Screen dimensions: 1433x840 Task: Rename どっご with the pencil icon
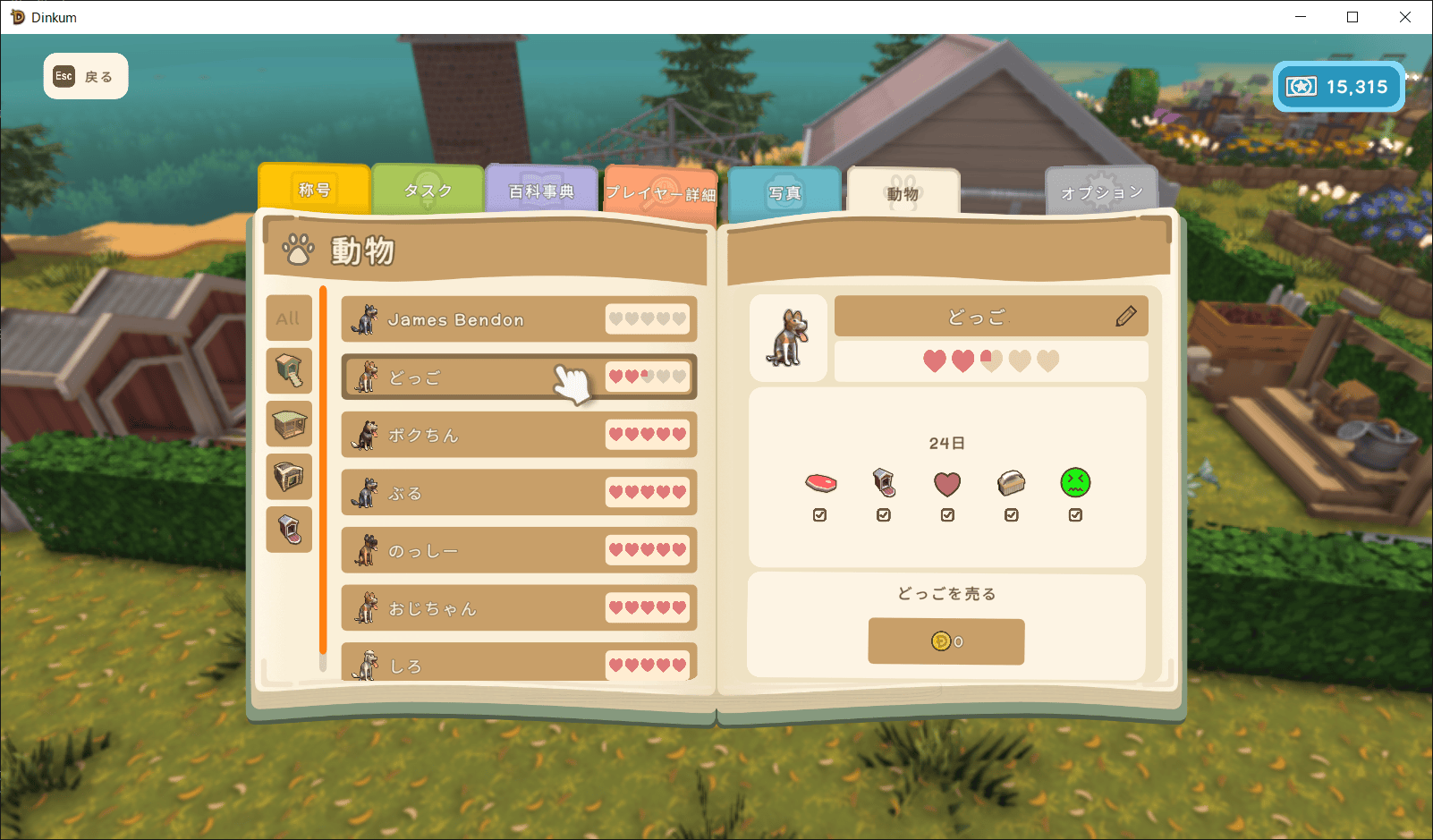(1126, 316)
